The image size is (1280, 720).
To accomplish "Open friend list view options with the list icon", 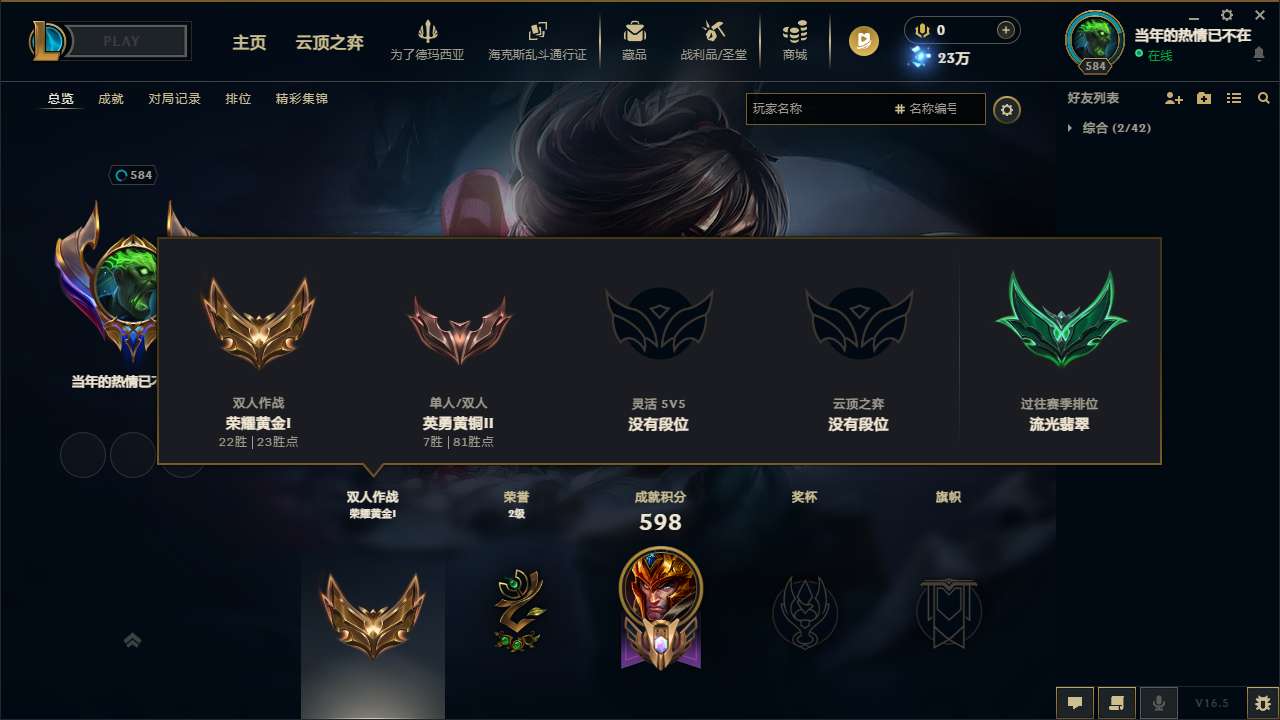I will (1233, 98).
